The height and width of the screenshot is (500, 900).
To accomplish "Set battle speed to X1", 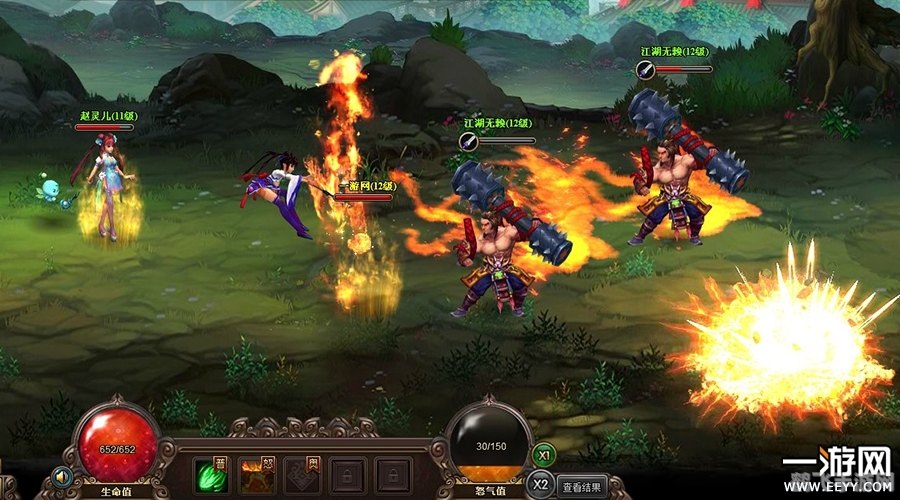I will 543,453.
